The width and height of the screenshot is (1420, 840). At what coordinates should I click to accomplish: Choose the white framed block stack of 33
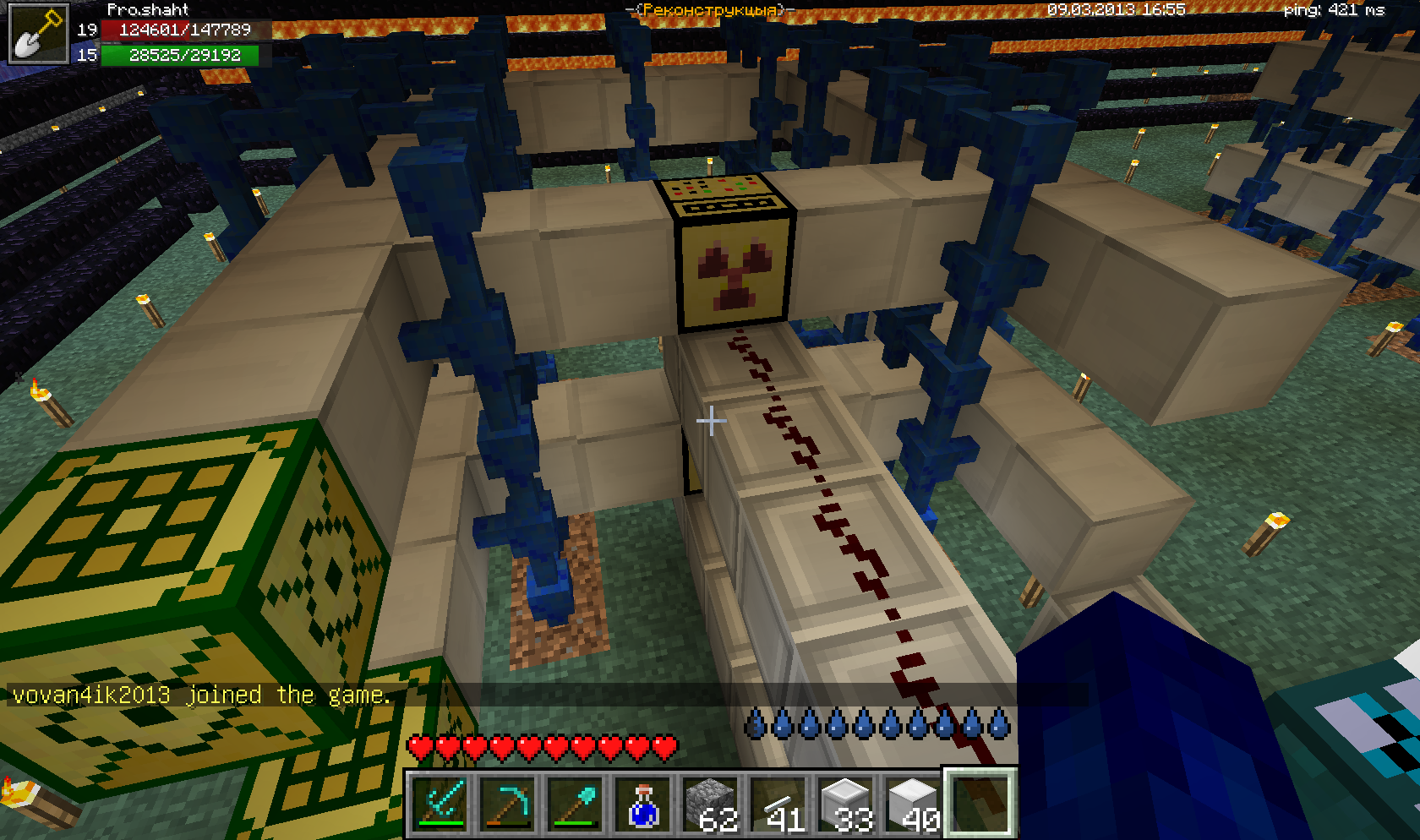coord(846,804)
